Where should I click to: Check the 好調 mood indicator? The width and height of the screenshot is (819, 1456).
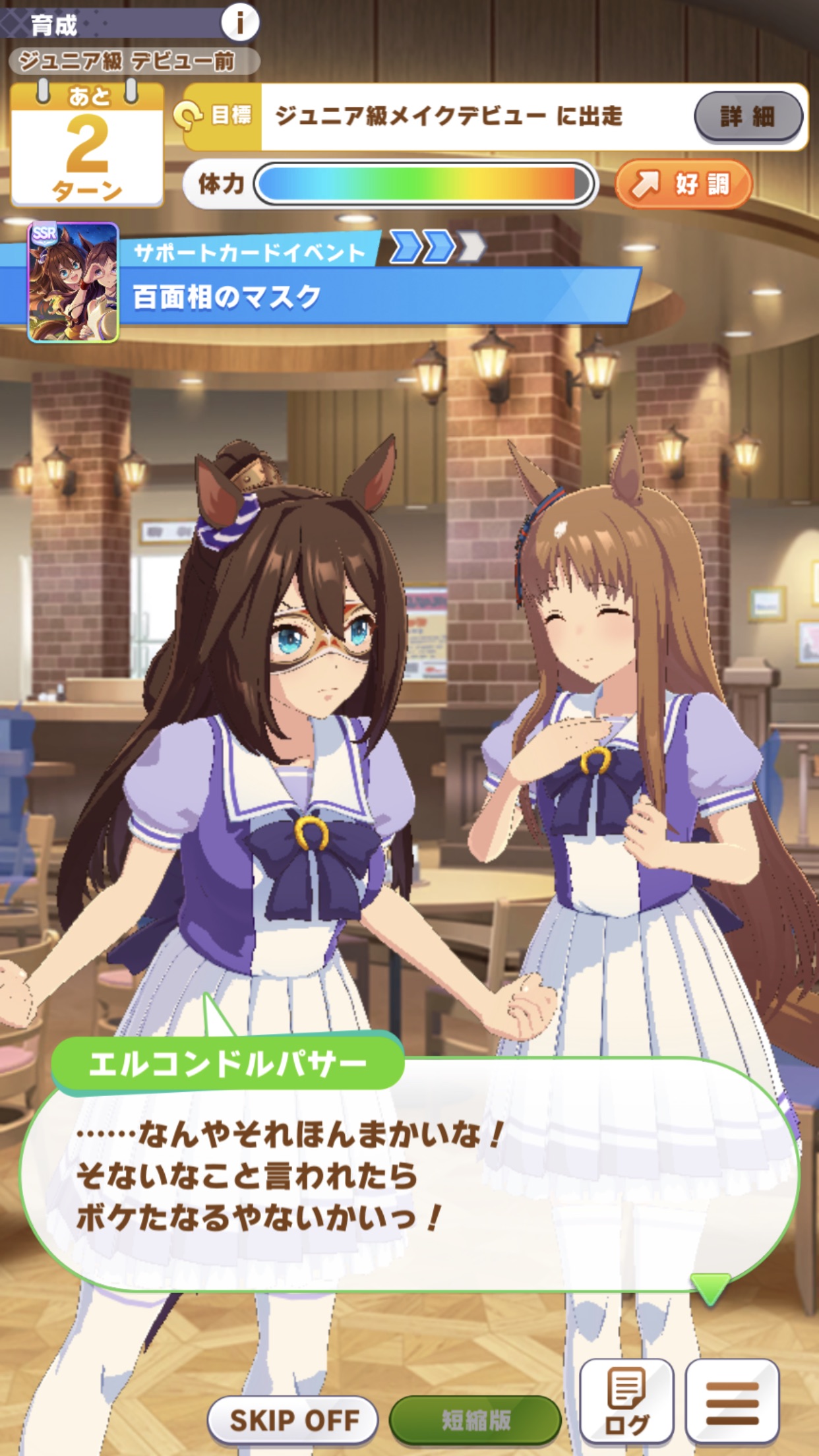pyautogui.click(x=684, y=184)
